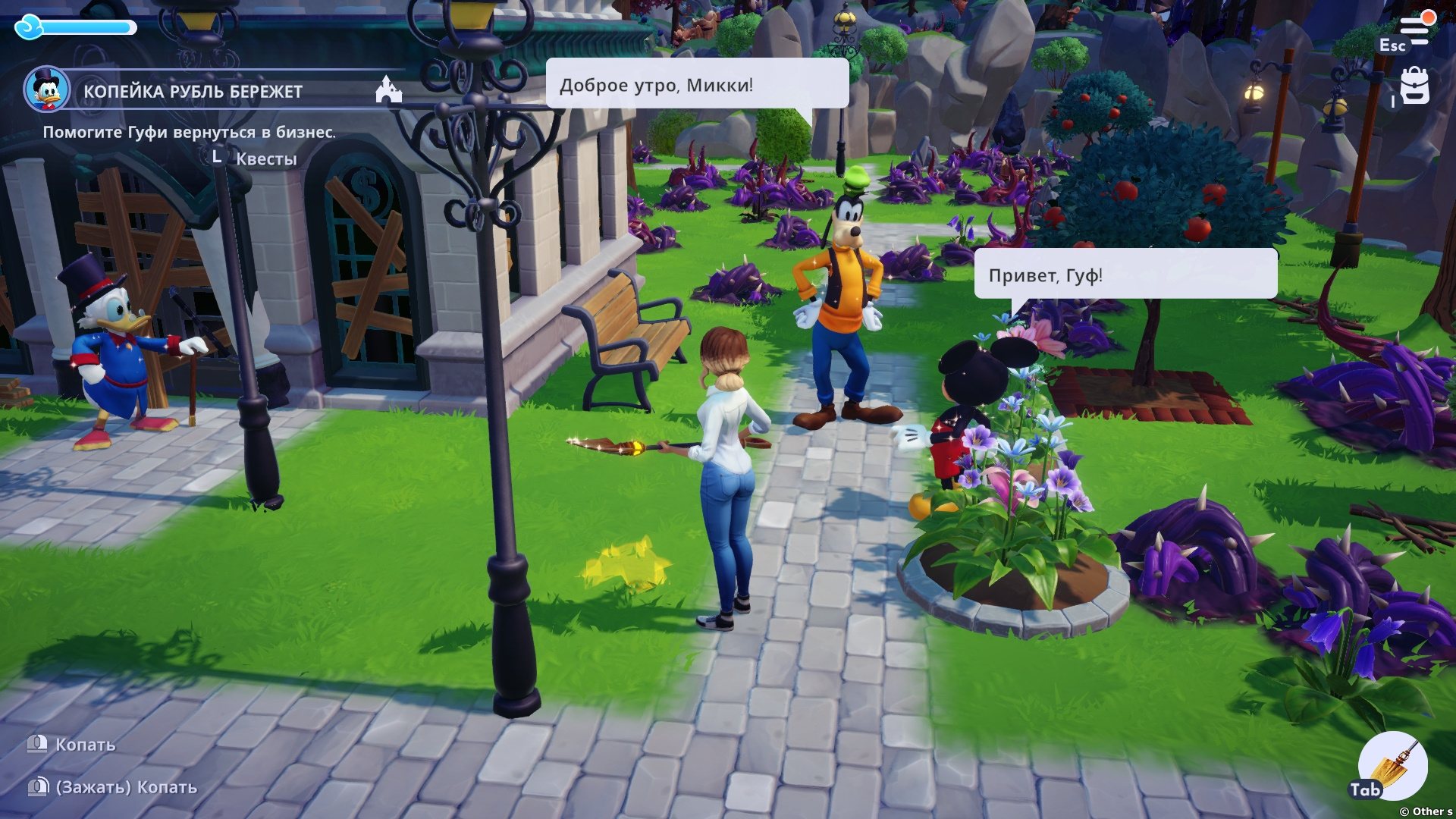The height and width of the screenshot is (819, 1456).
Task: Select the Scrooge quest tracker title
Action: [x=193, y=92]
